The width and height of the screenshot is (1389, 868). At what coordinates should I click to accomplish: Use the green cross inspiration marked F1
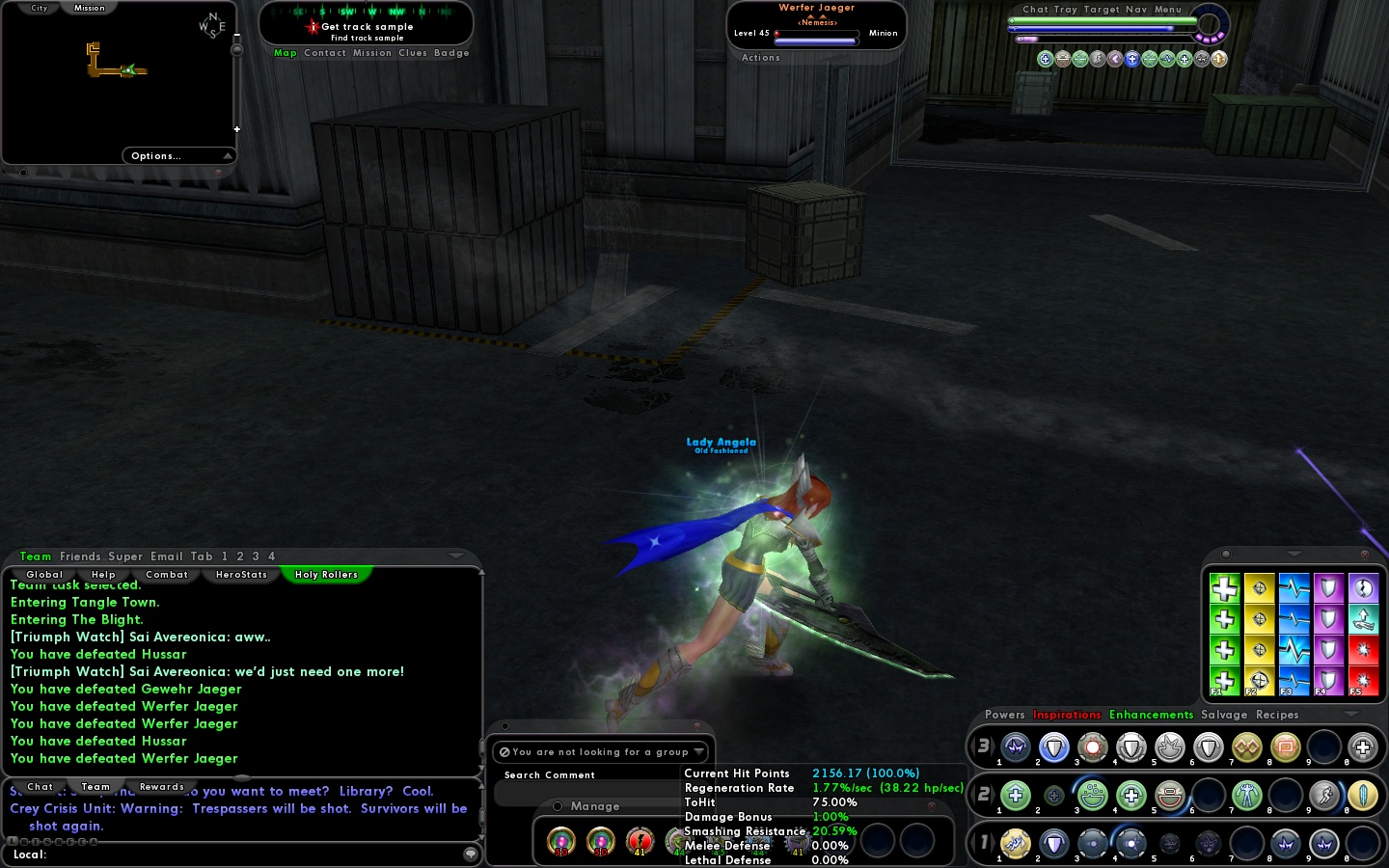click(1224, 681)
